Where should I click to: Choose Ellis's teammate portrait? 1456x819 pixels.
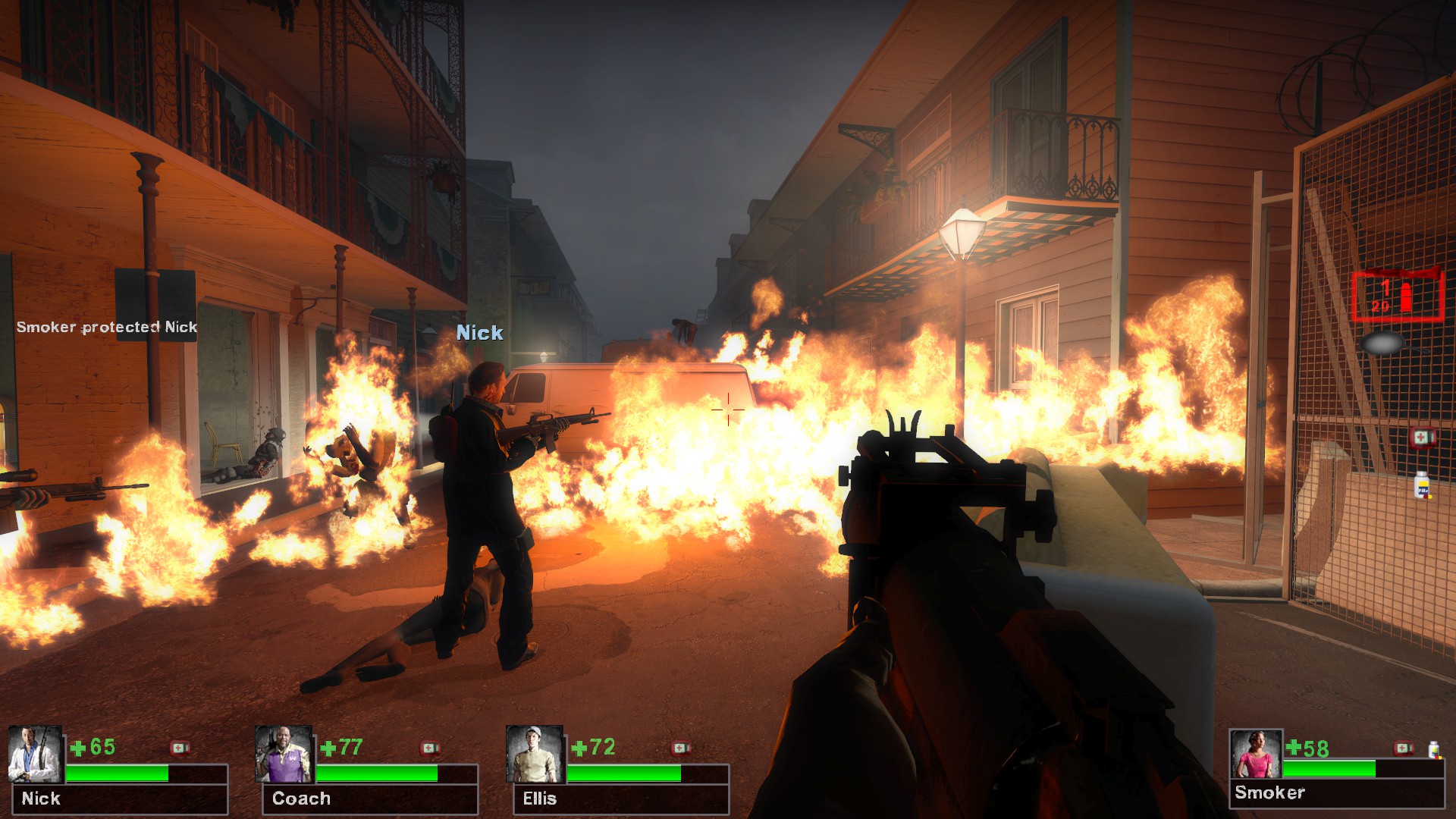535,755
